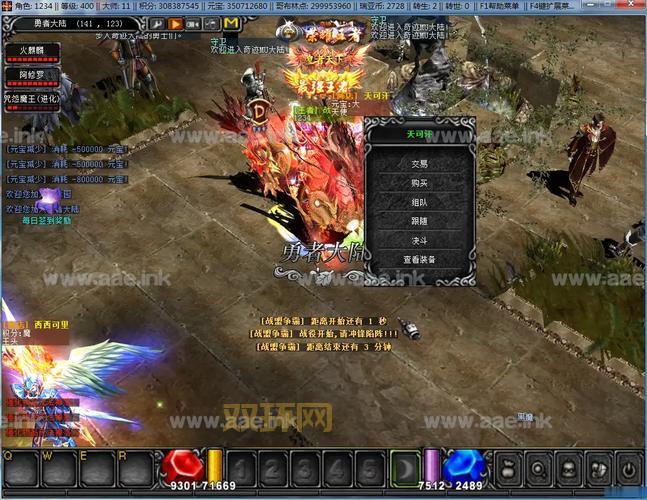The width and height of the screenshot is (647, 500).
Task: Start a 决斗 (Duel) from the menu
Action: (419, 240)
